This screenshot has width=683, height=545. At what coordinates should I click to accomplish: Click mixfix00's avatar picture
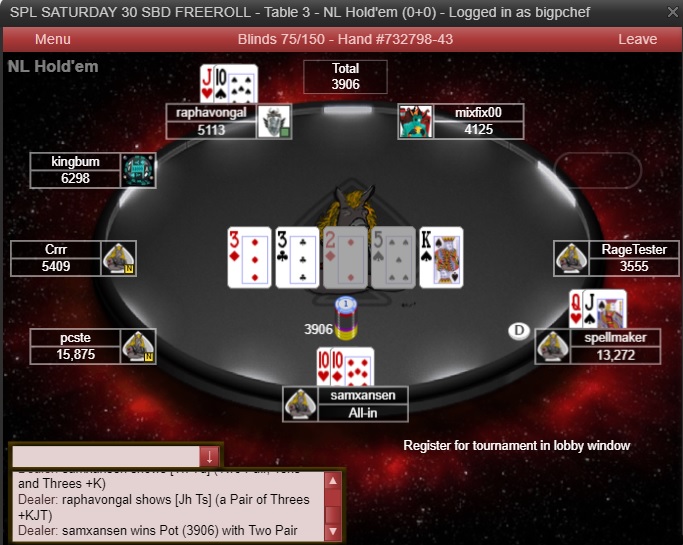point(415,122)
